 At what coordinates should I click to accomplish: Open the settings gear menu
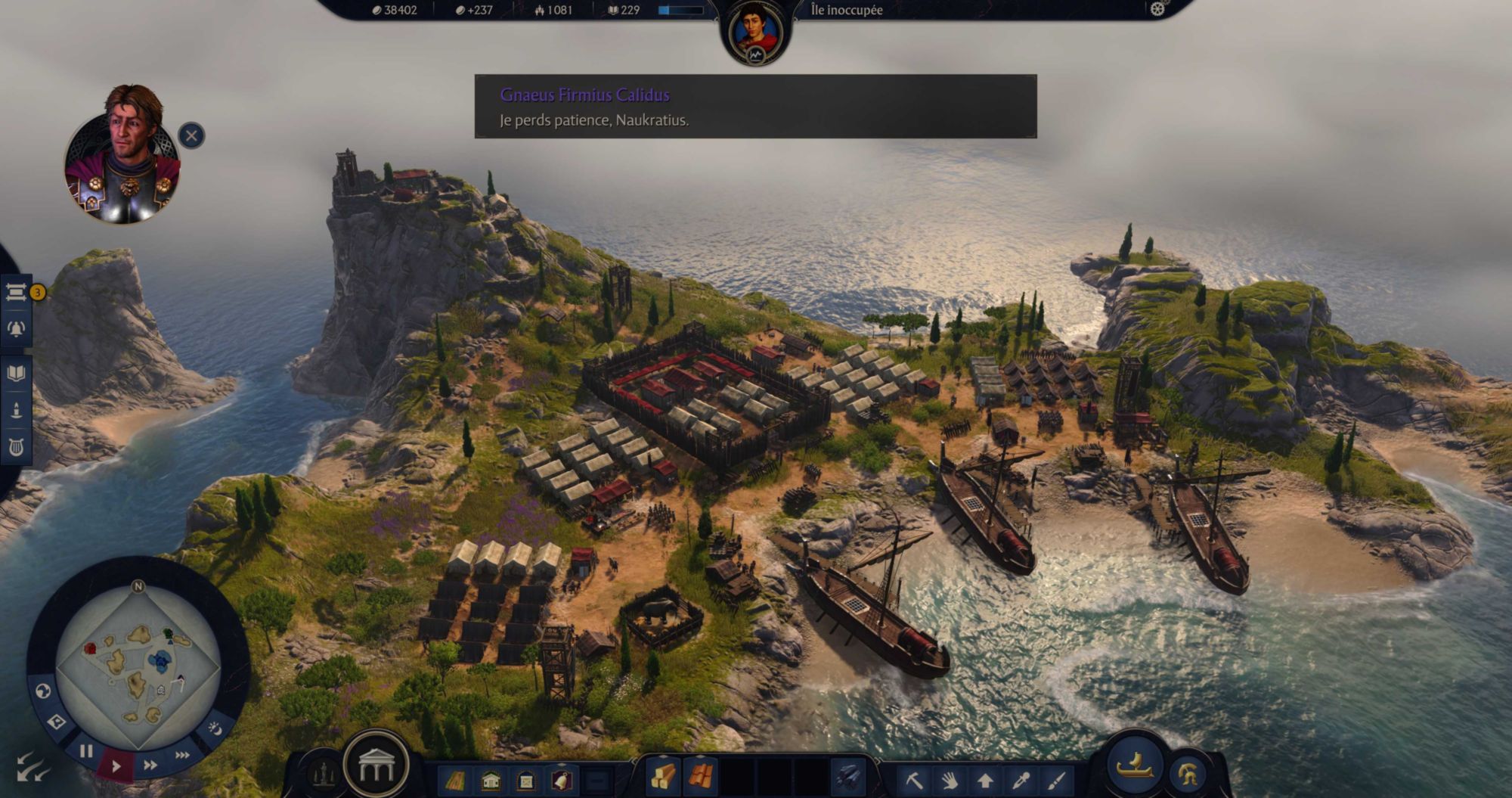(1157, 9)
